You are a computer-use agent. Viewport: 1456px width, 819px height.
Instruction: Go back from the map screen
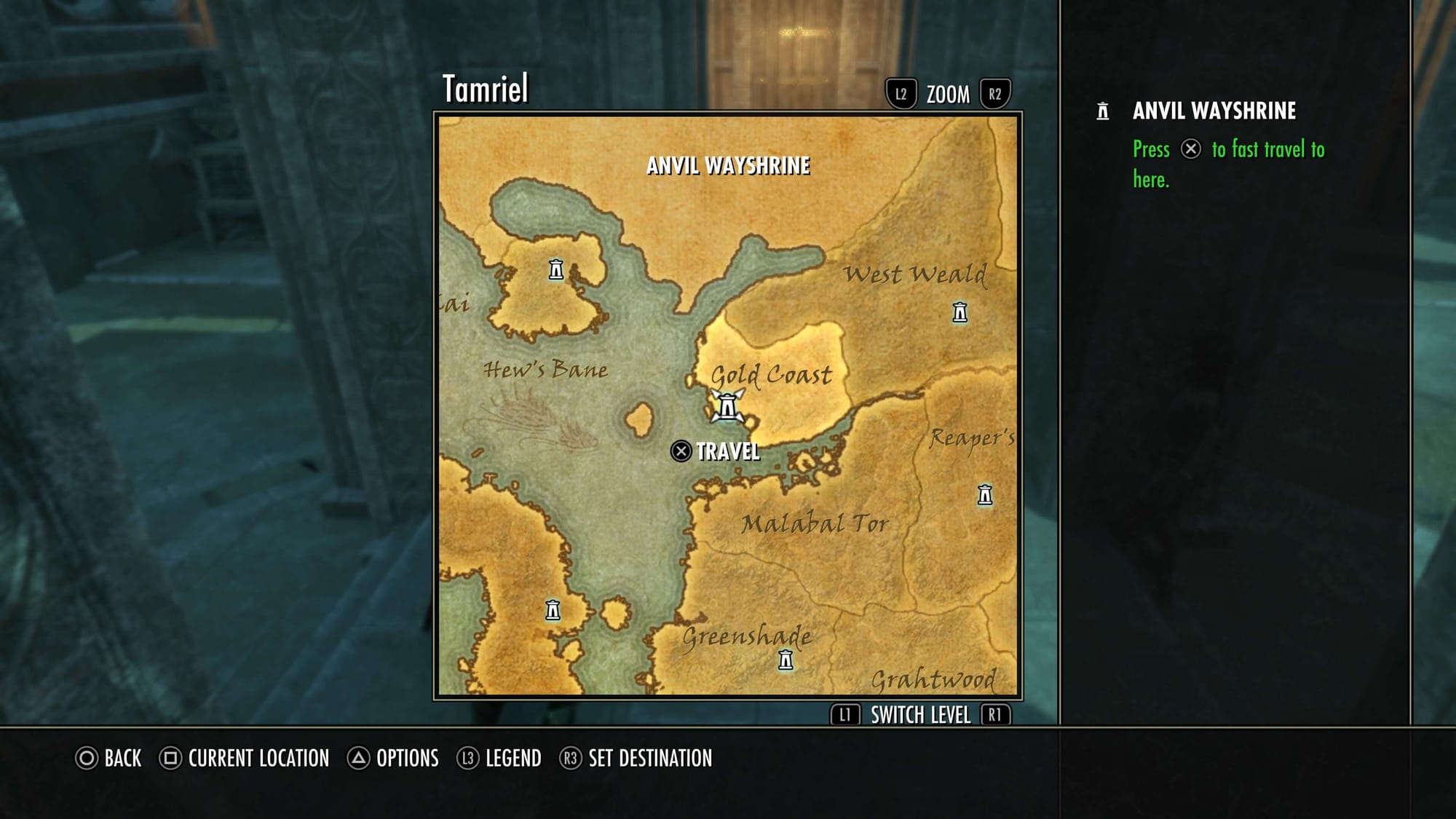(109, 759)
